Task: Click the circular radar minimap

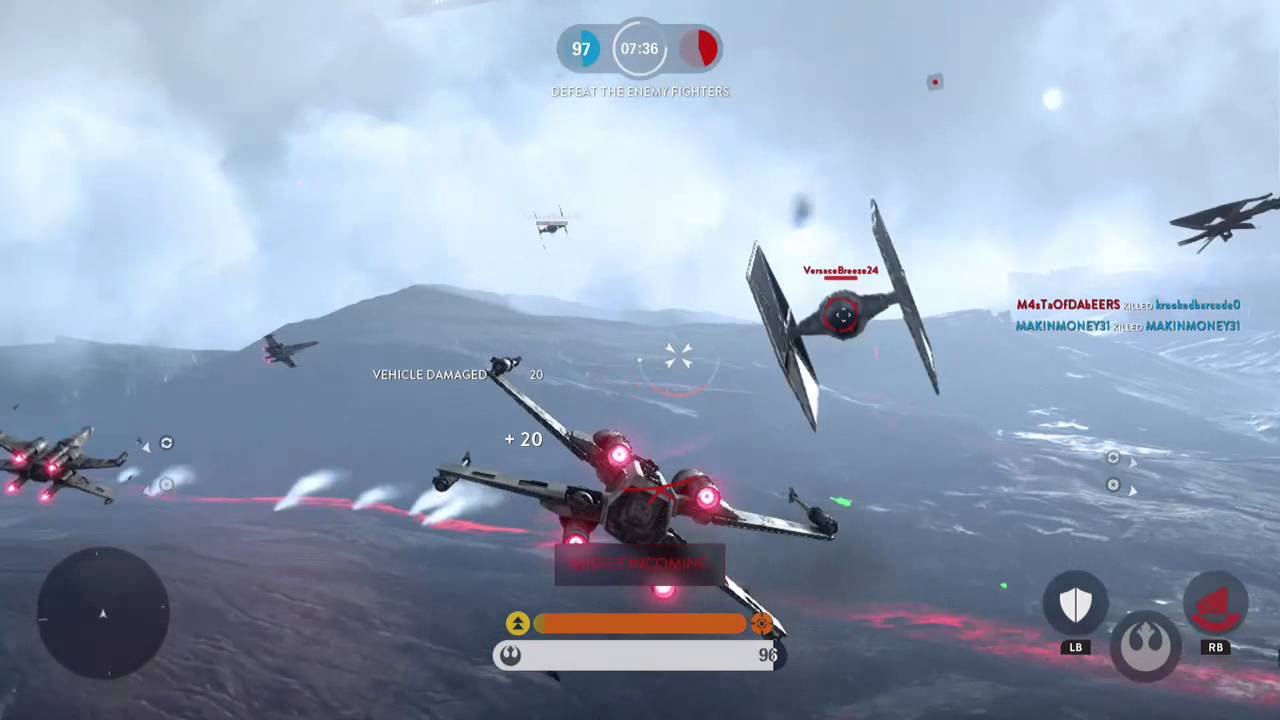Action: pyautogui.click(x=103, y=613)
